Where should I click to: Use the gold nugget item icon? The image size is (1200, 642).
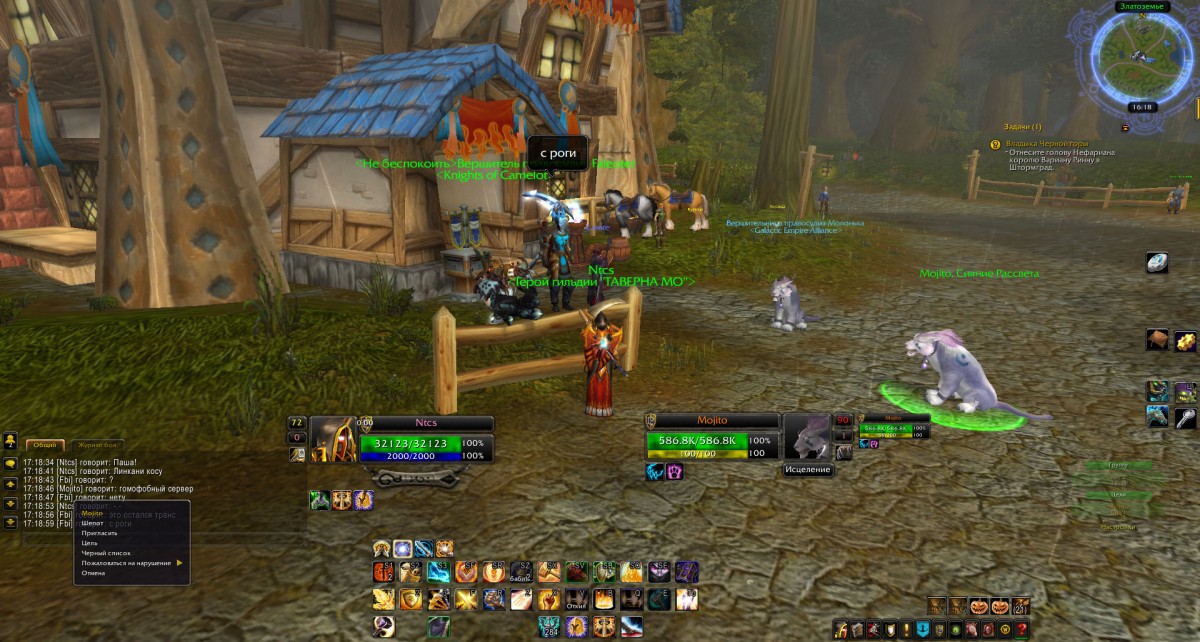pos(1185,340)
